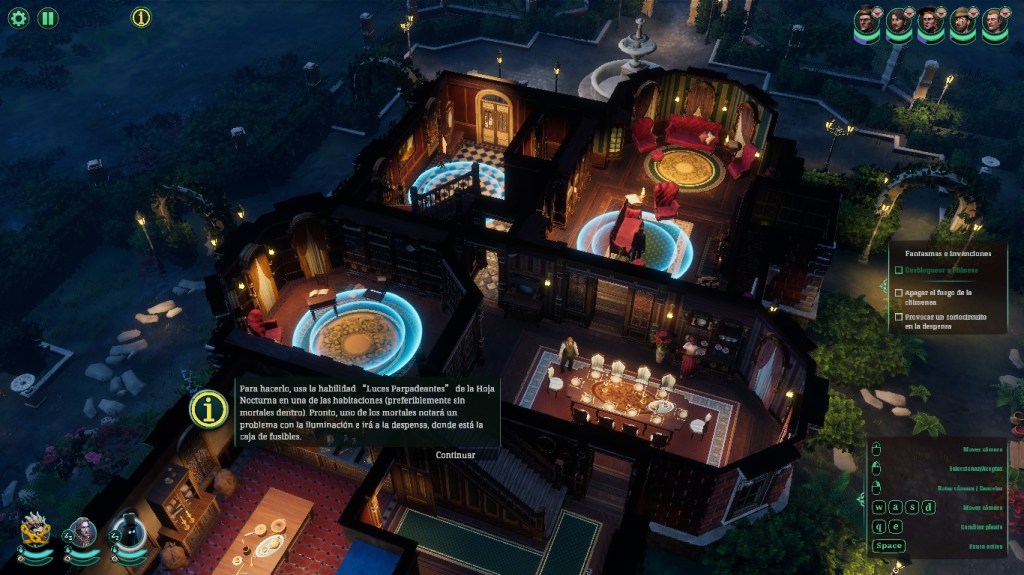Pause the game with the pause button

pyautogui.click(x=48, y=17)
